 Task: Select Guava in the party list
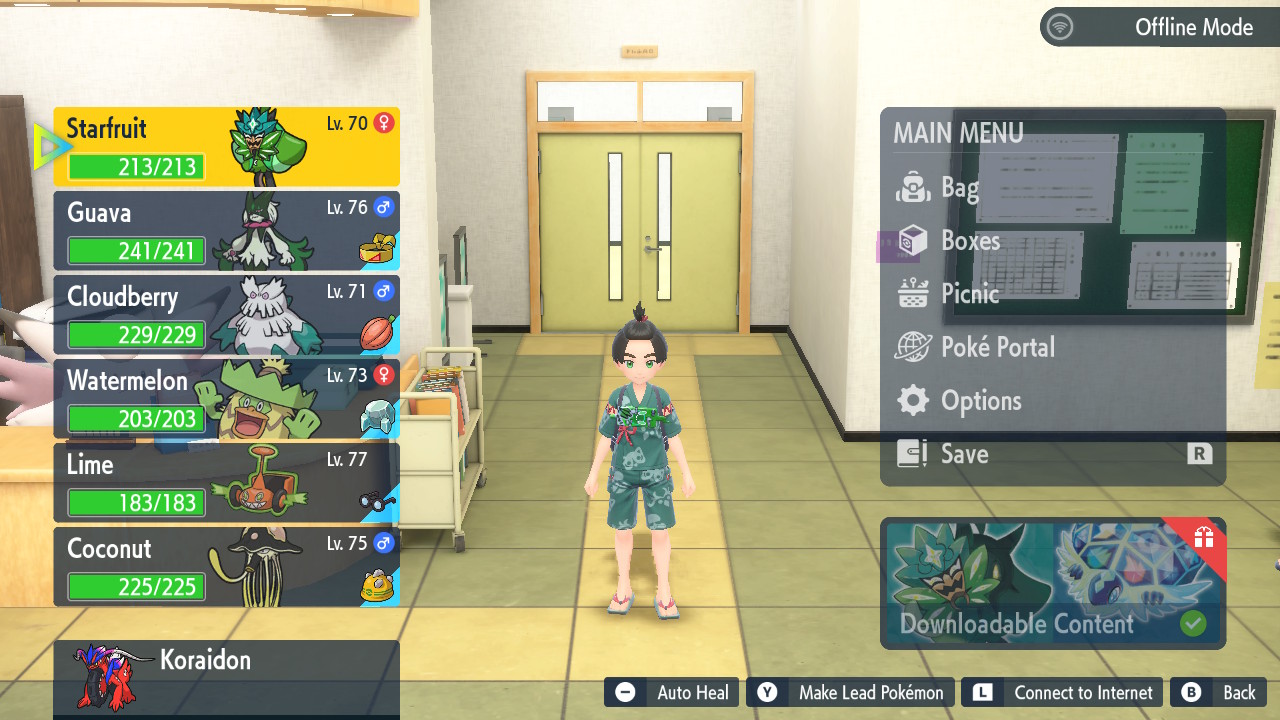click(x=227, y=231)
